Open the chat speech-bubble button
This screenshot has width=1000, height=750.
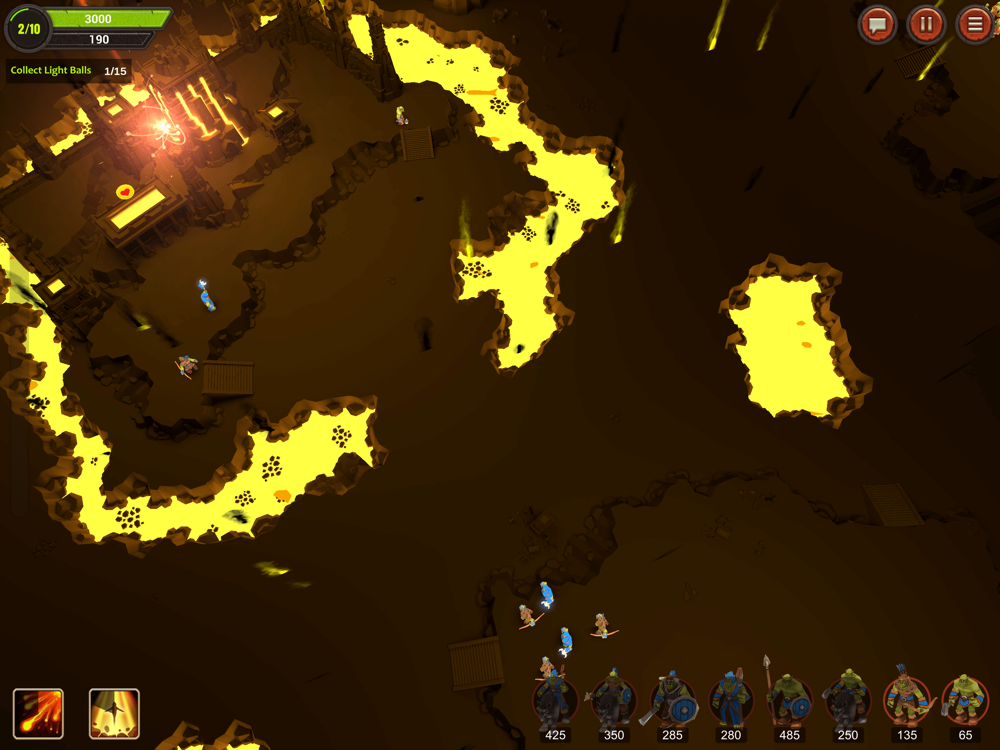coord(877,24)
